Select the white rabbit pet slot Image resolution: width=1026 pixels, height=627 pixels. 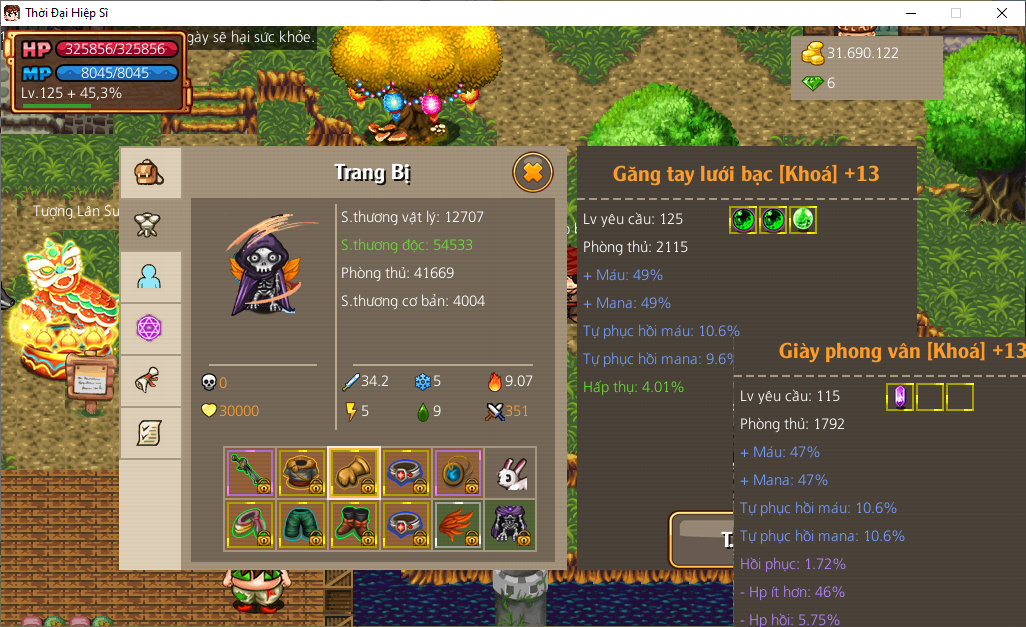510,473
